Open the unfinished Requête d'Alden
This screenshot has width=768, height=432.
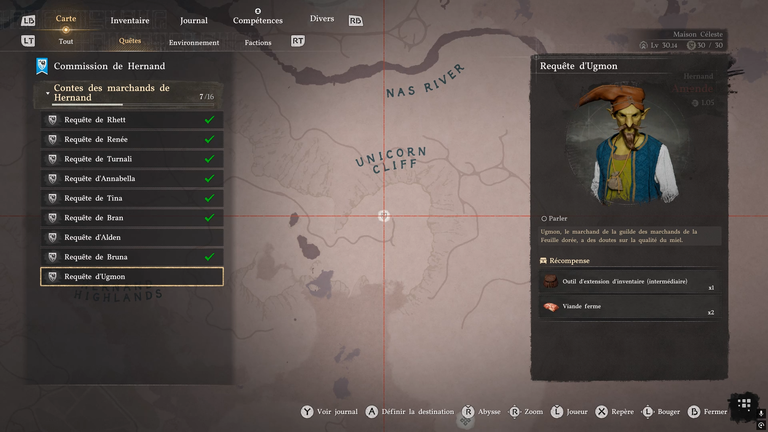point(131,237)
